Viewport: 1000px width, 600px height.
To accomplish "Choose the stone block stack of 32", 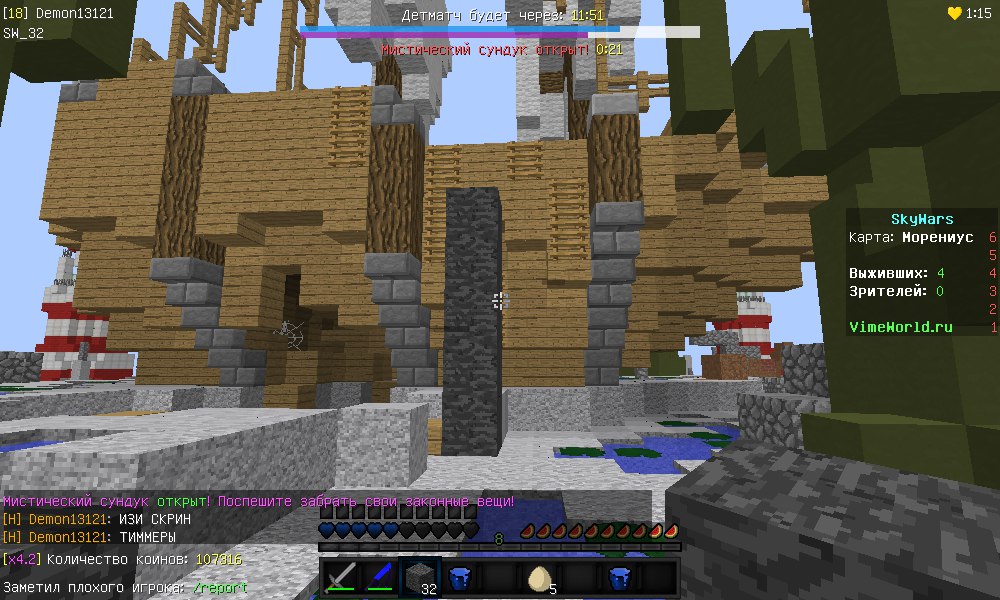I will [x=419, y=578].
